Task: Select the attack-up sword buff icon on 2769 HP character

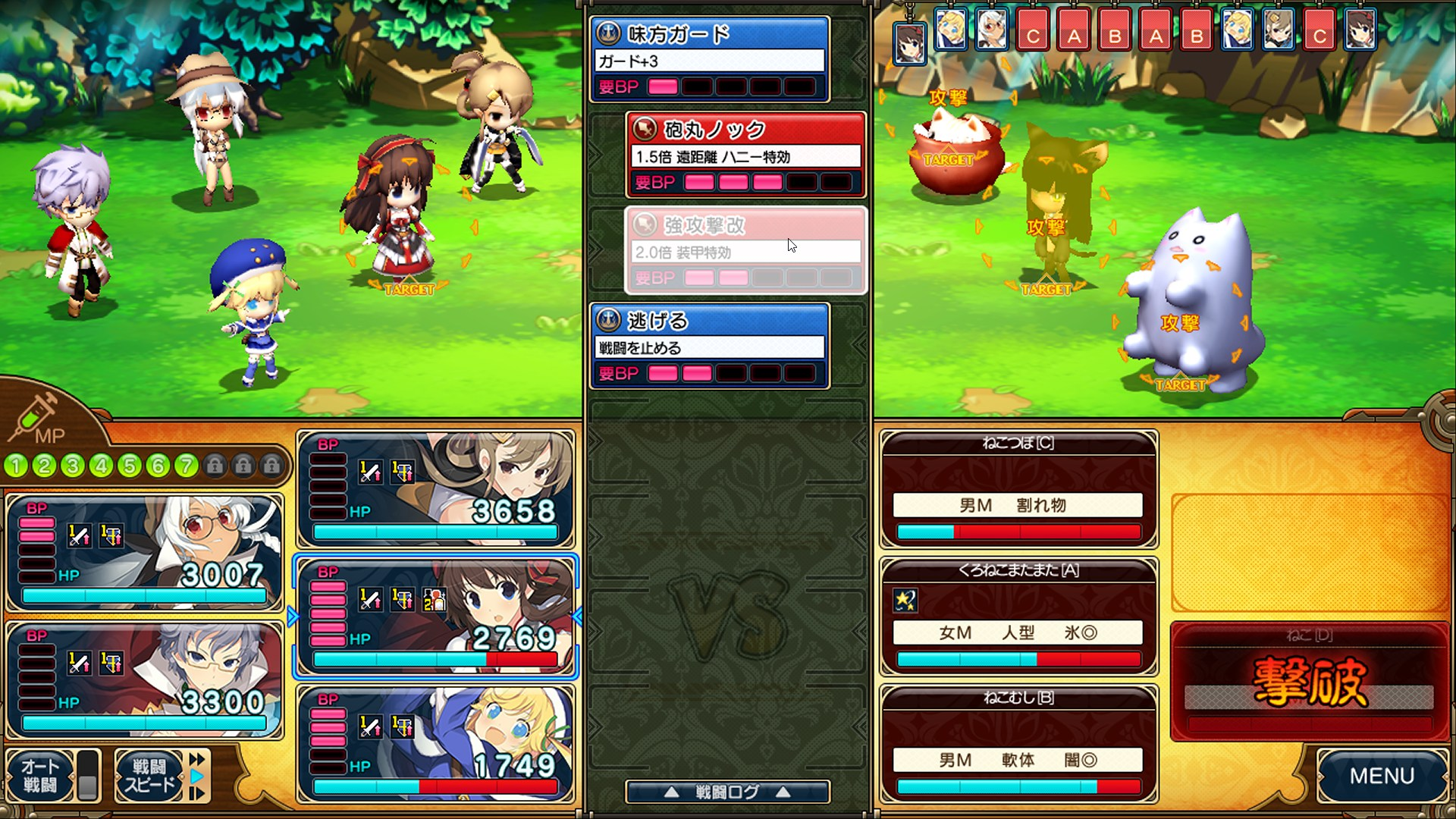Action: 369,600
